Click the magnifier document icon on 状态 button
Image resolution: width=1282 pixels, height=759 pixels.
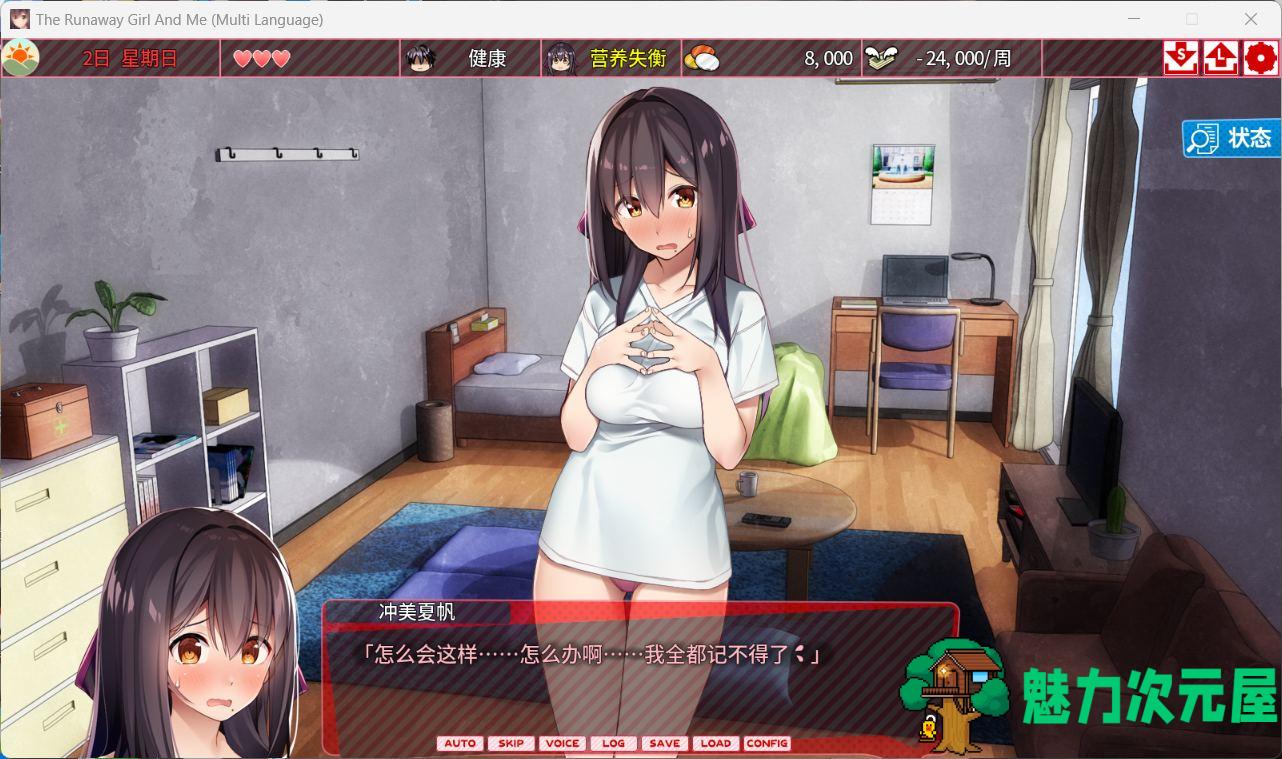1202,138
